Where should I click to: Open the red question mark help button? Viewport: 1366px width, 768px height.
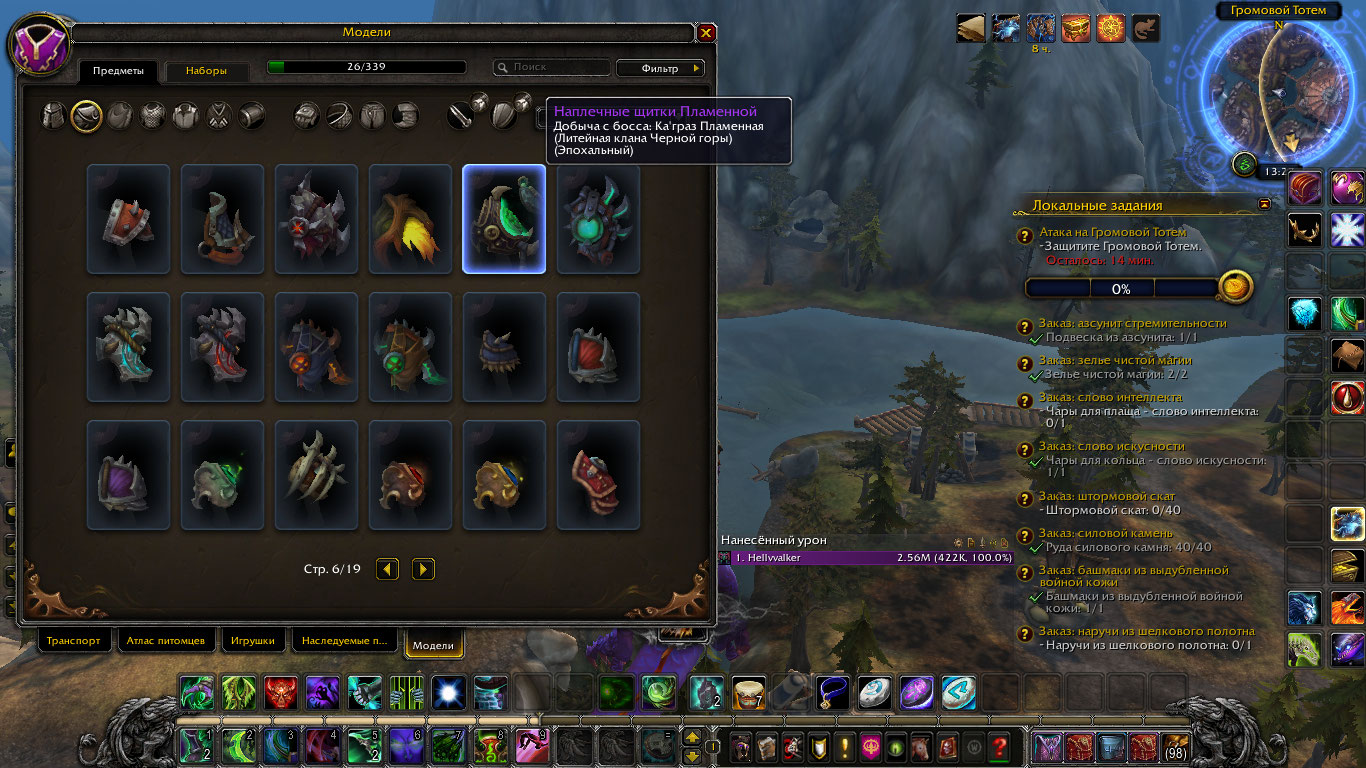998,746
